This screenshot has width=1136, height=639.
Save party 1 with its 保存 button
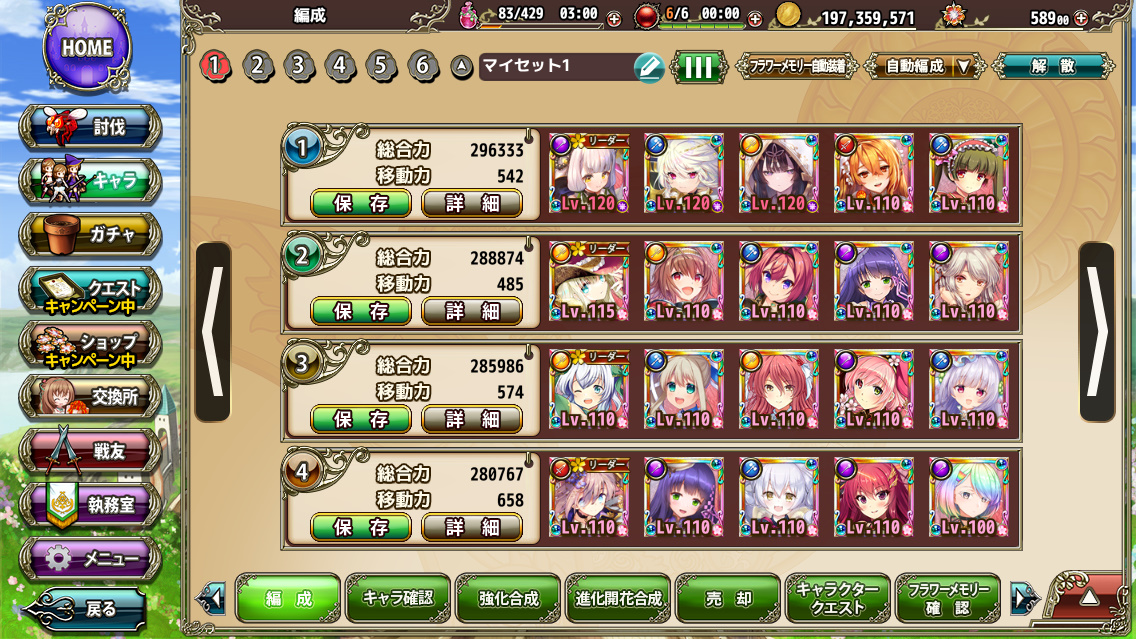(361, 203)
